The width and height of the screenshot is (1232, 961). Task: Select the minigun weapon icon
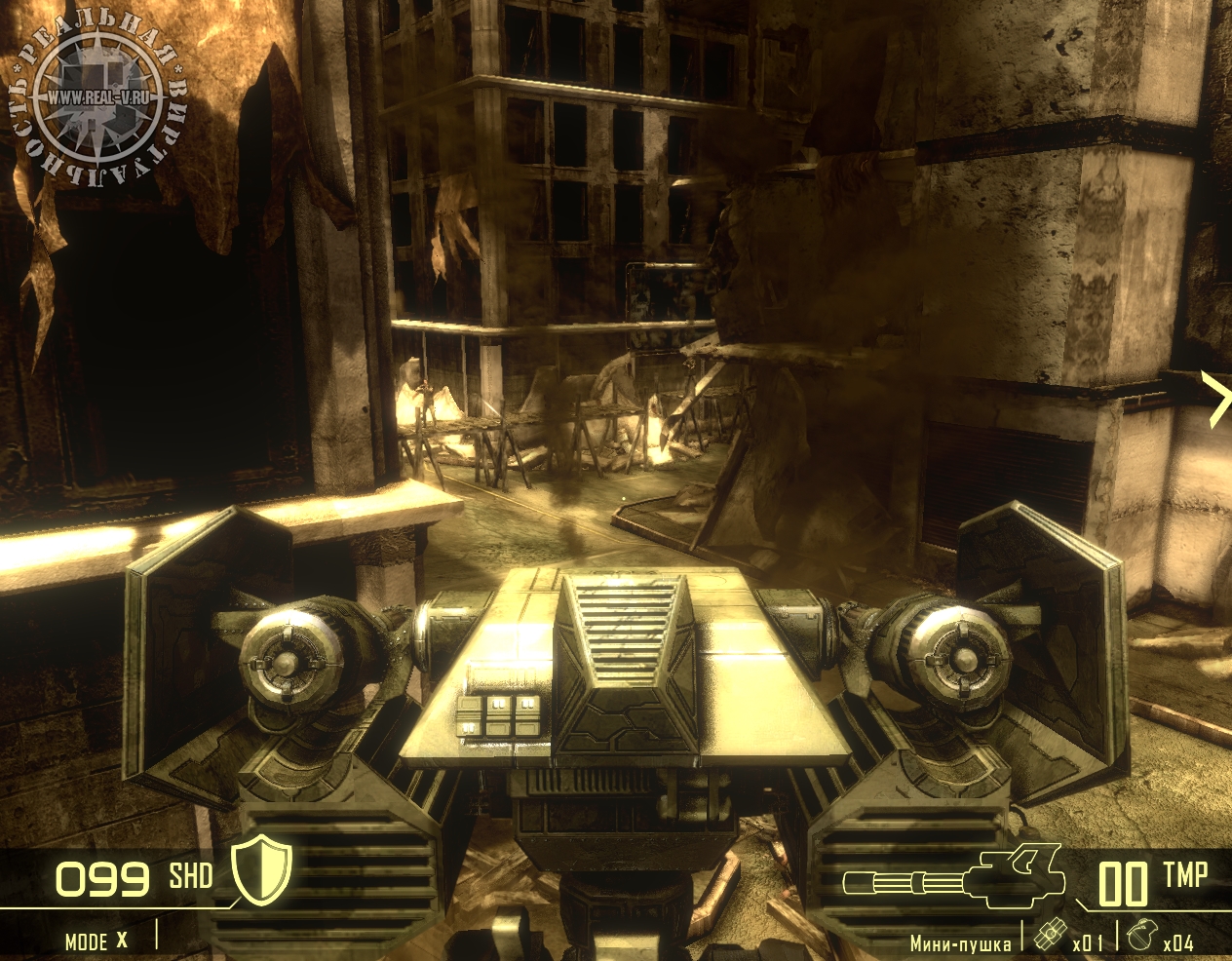click(x=950, y=877)
